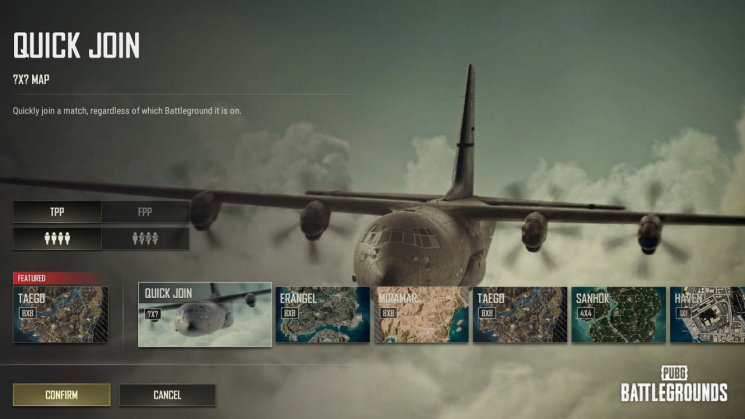Confirm the selected map

(x=61, y=395)
